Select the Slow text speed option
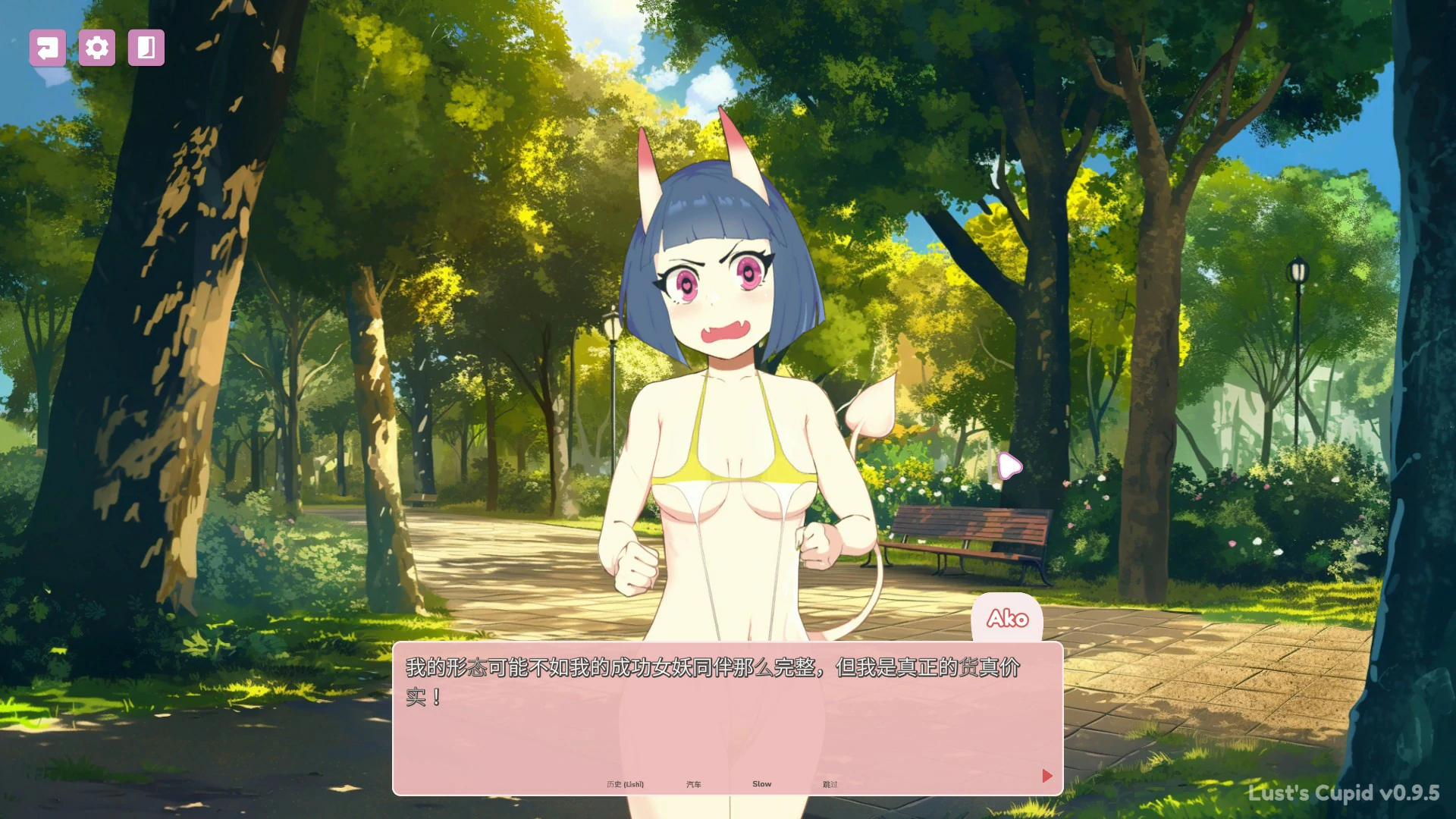This screenshot has height=819, width=1456. coord(761,784)
